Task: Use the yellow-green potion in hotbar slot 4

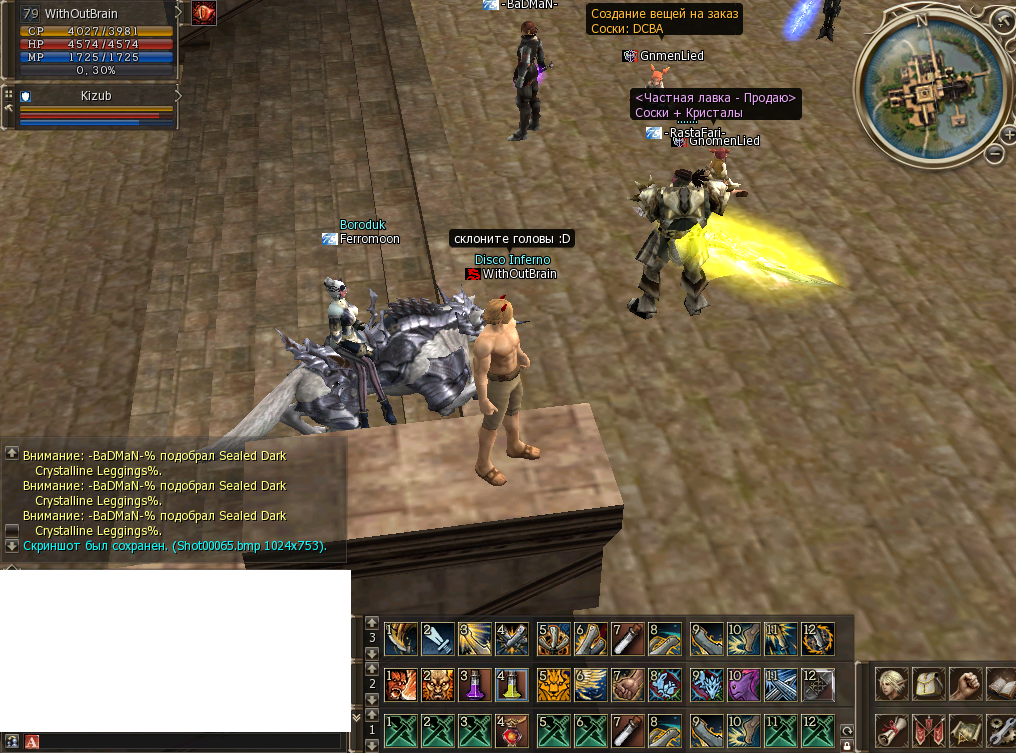Action: point(512,685)
